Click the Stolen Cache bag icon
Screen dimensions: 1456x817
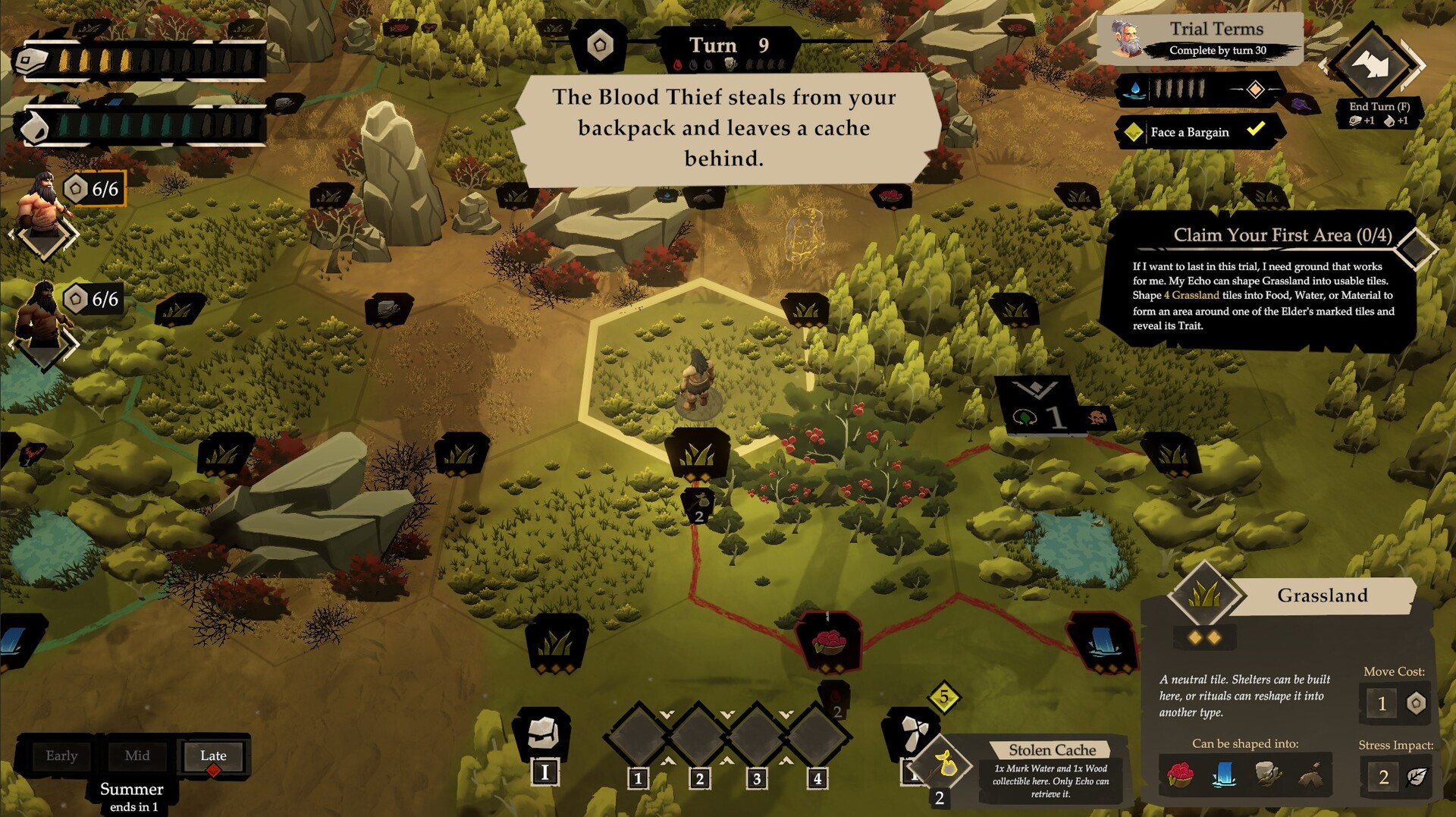click(944, 765)
